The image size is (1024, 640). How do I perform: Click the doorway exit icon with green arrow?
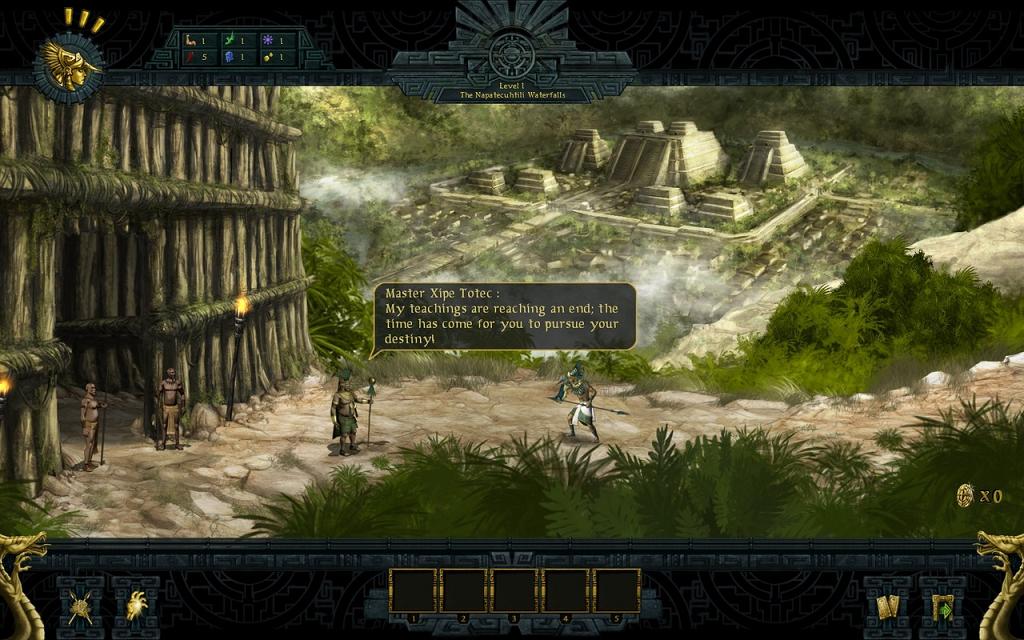point(942,607)
